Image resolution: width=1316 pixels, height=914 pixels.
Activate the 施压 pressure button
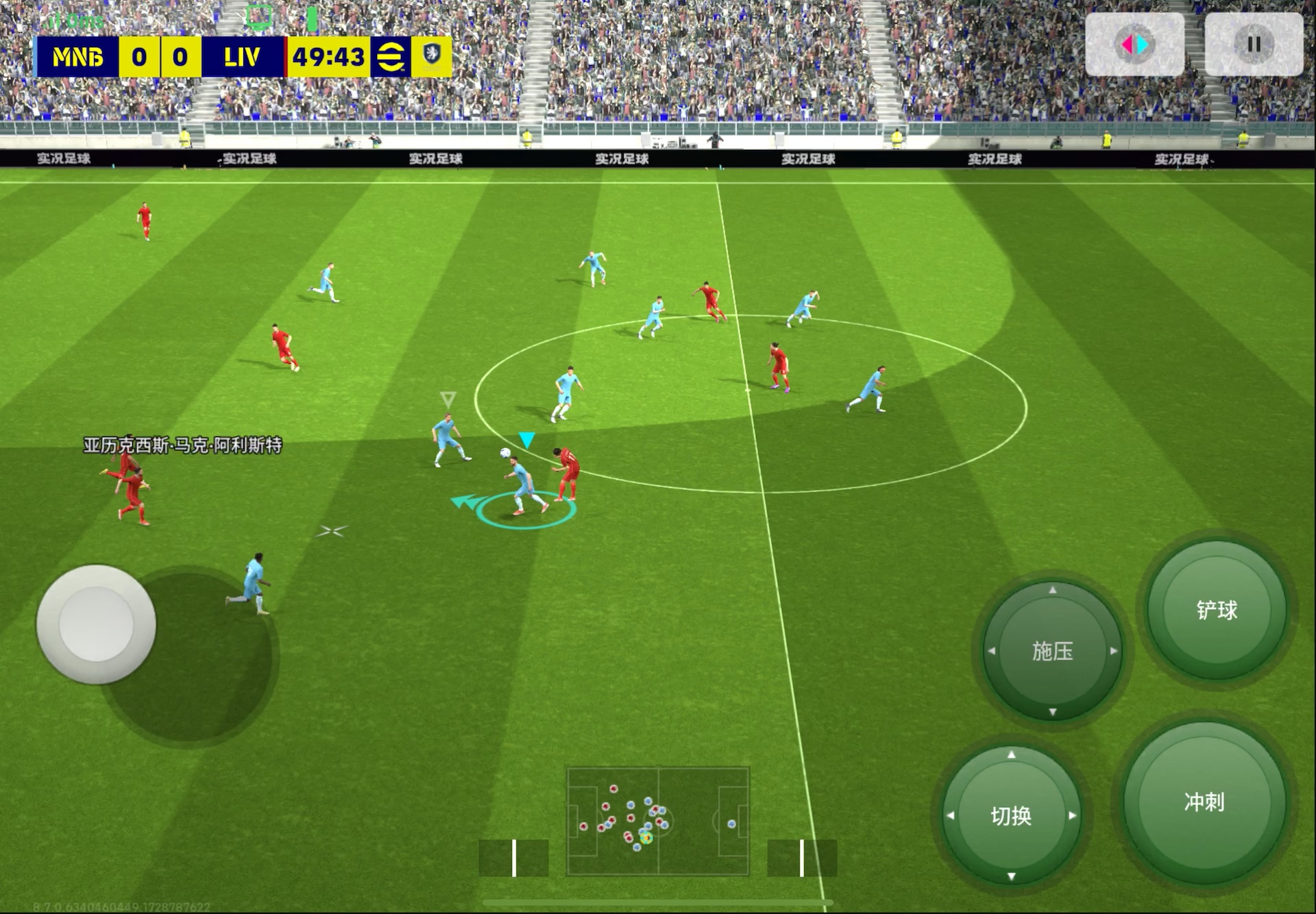coord(1052,651)
